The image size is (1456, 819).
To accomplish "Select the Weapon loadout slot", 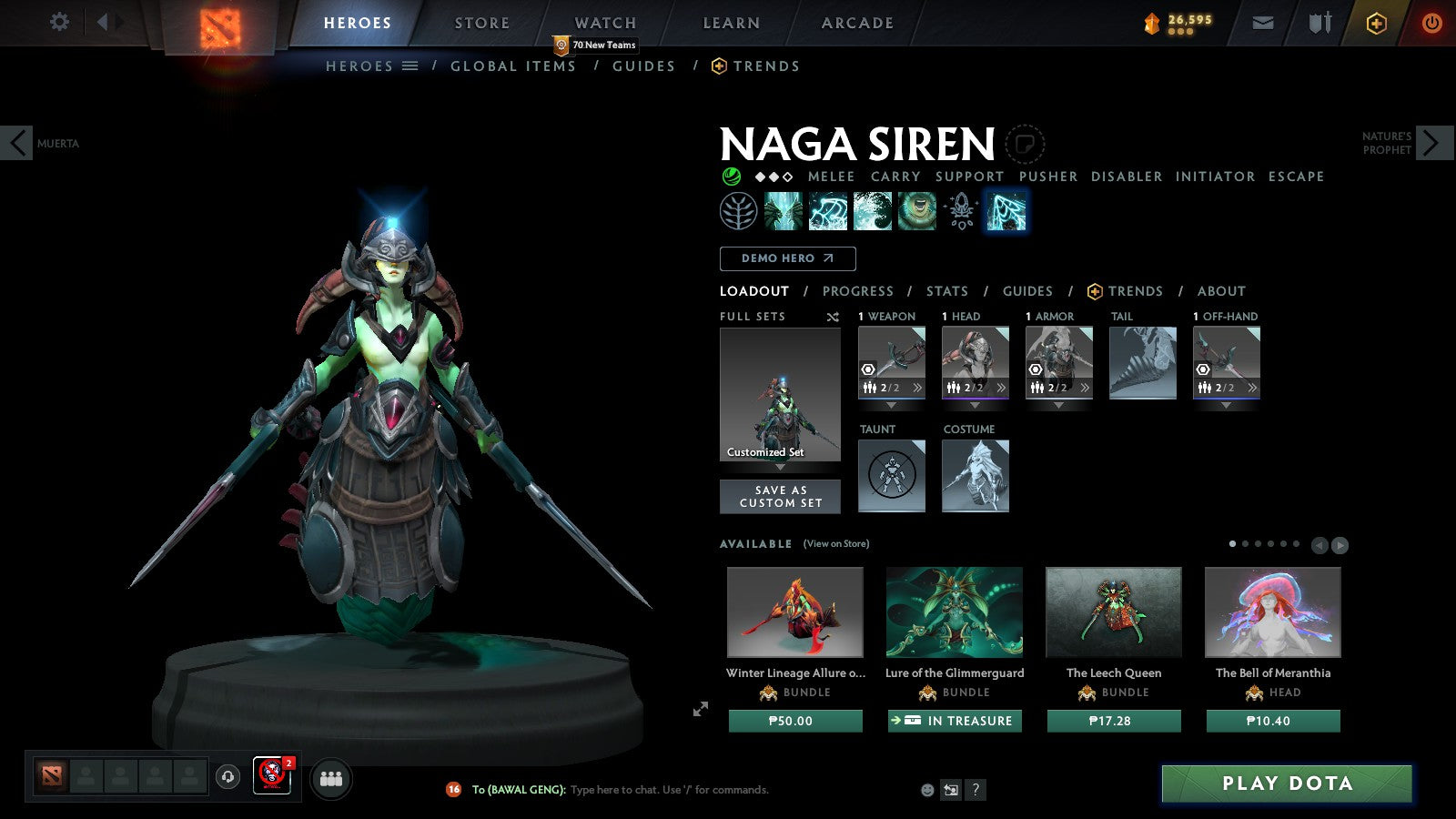I will pos(892,362).
